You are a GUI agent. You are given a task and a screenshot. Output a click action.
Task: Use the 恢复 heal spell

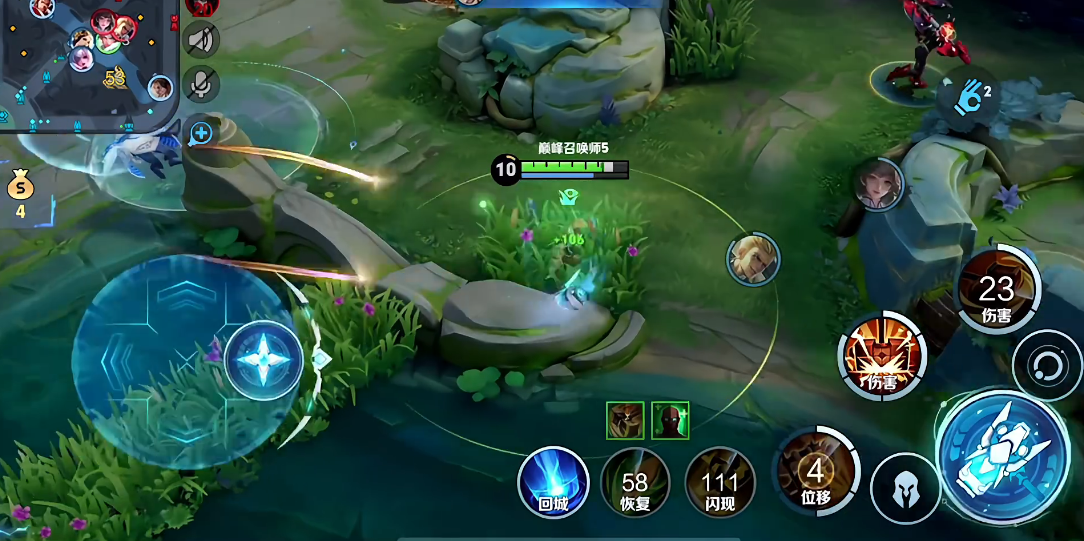coord(635,483)
